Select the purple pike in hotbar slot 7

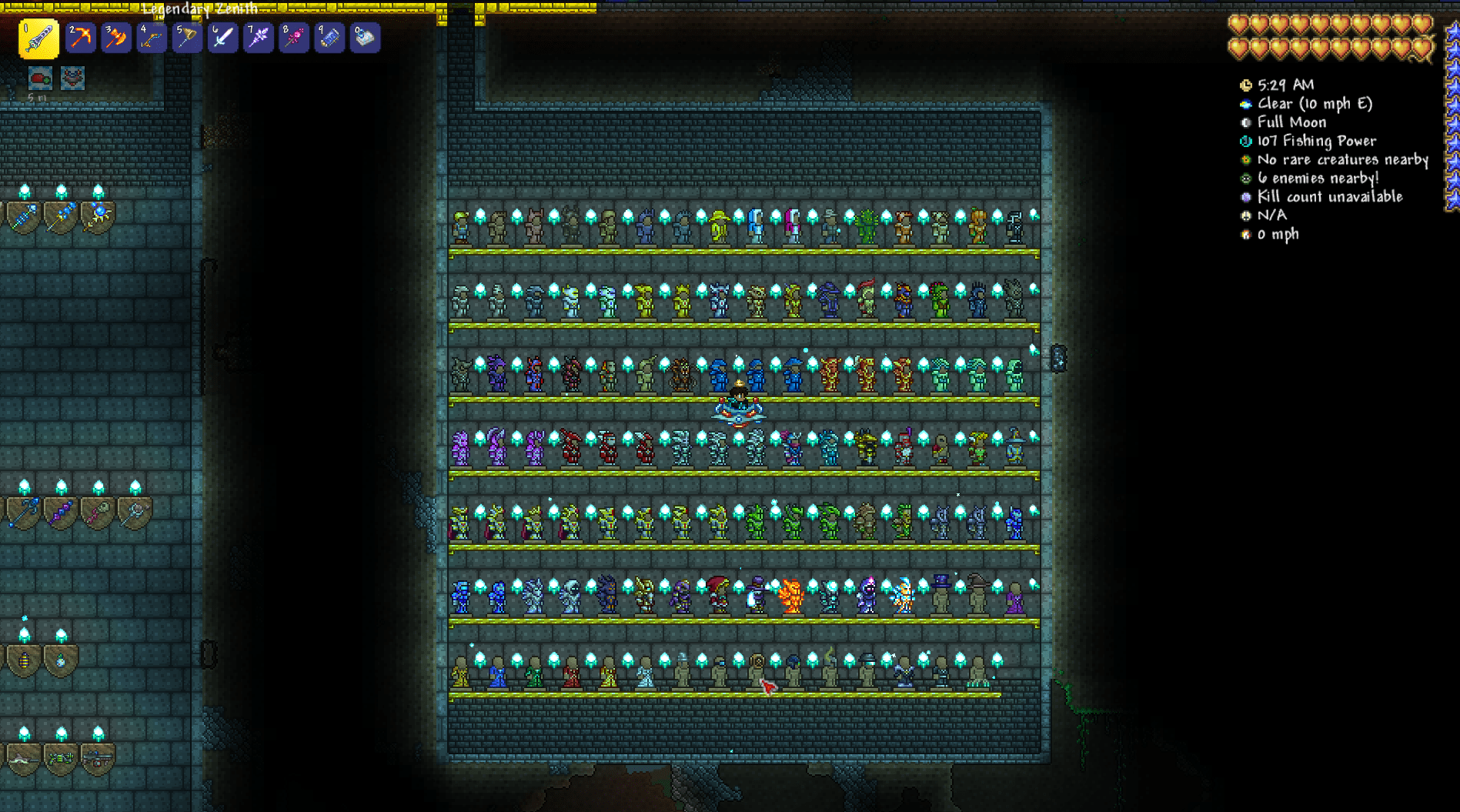(x=258, y=38)
